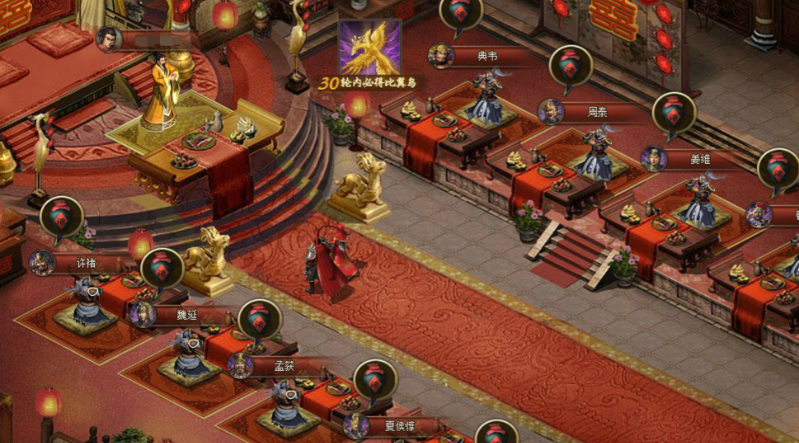Tap the wine jar bubble above 典韦
Screen dimensions: 799x443
[460, 12]
